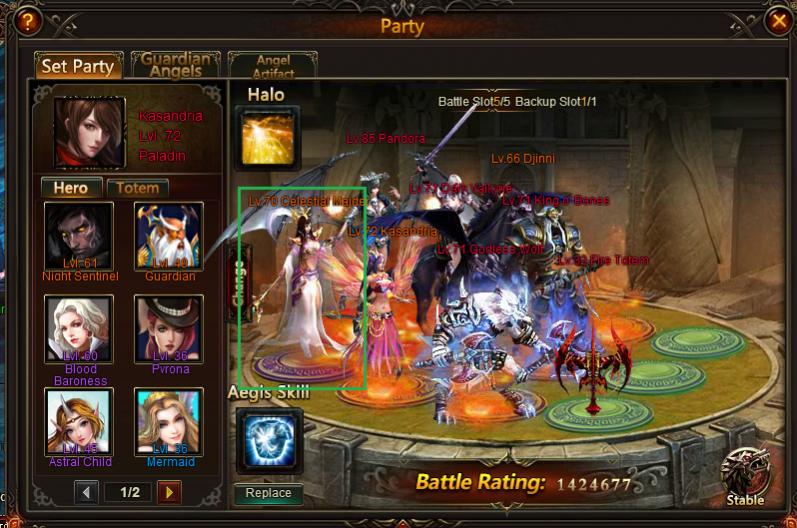Select the Hero sub-tab
797x528 pixels.
(71, 188)
